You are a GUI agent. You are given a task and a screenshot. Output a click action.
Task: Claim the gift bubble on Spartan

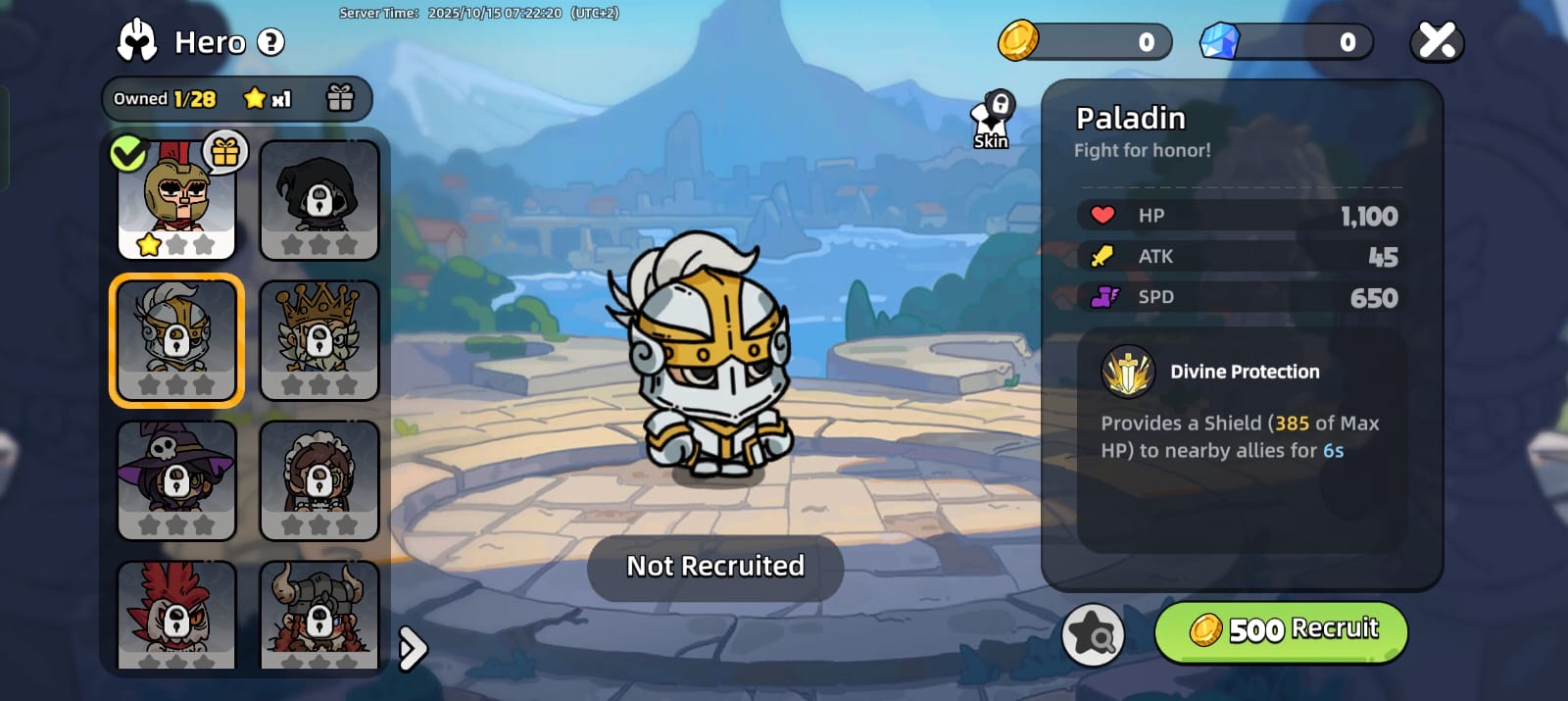tap(225, 152)
